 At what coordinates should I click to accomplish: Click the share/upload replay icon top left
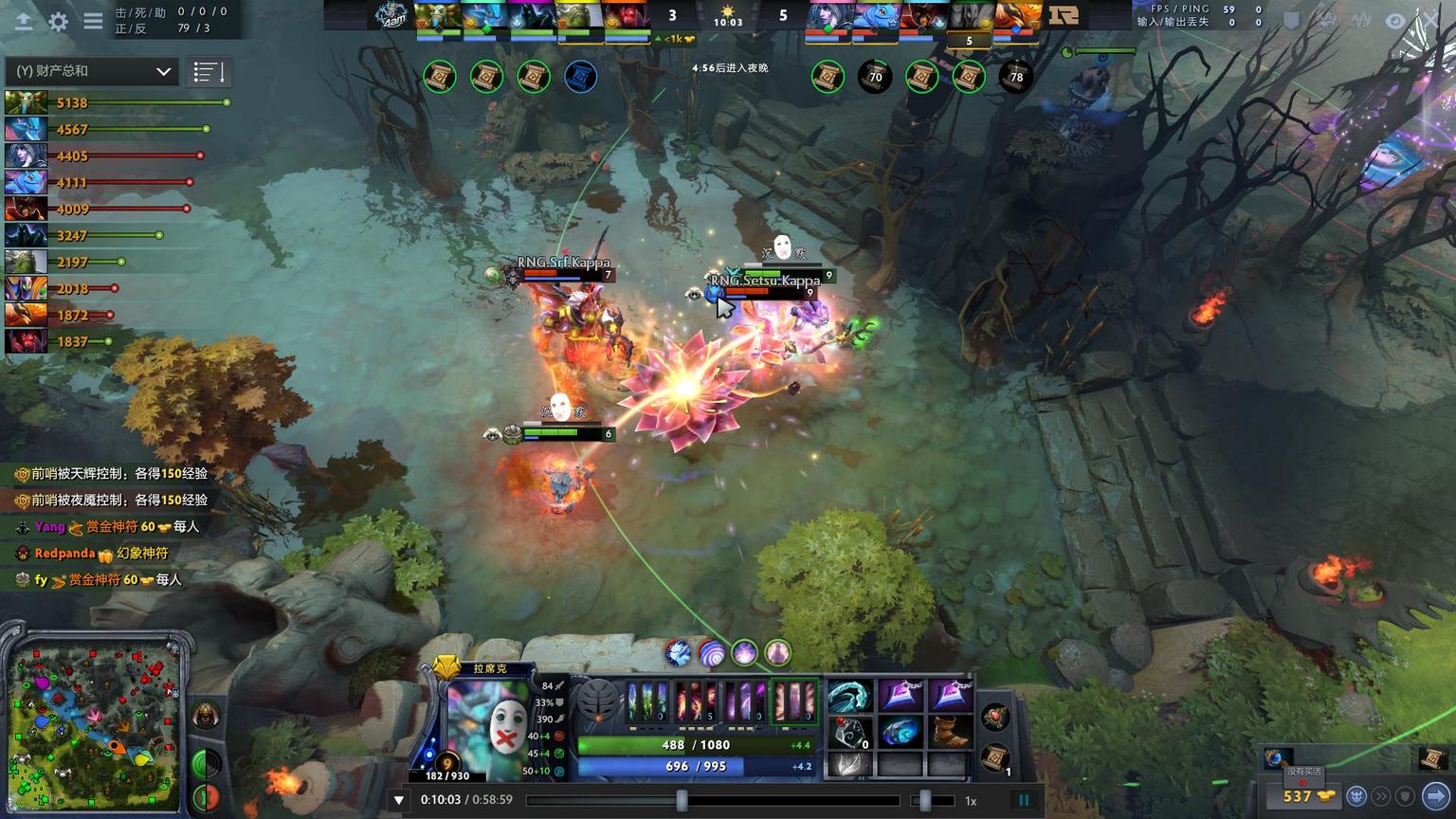click(x=24, y=21)
